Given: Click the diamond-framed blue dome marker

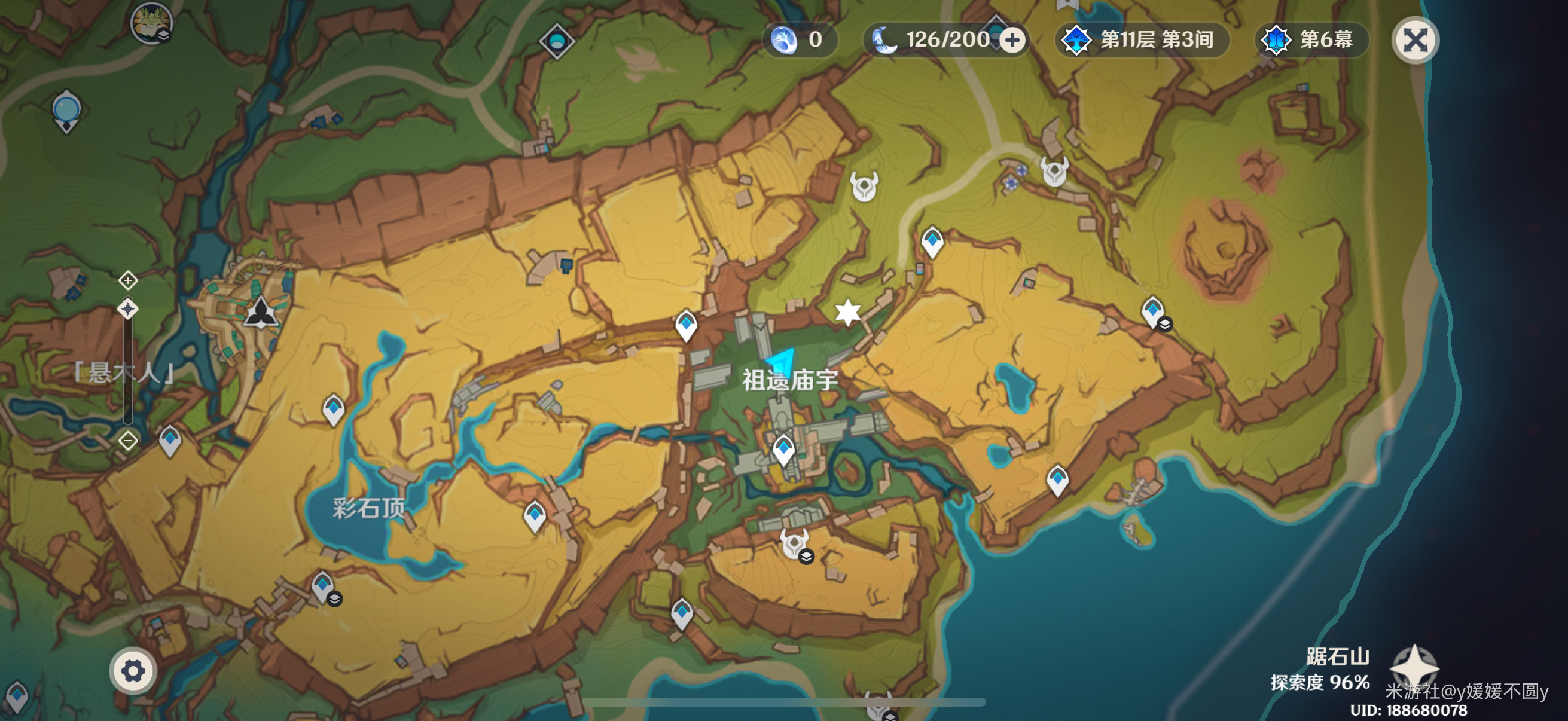Looking at the screenshot, I should pyautogui.click(x=556, y=41).
